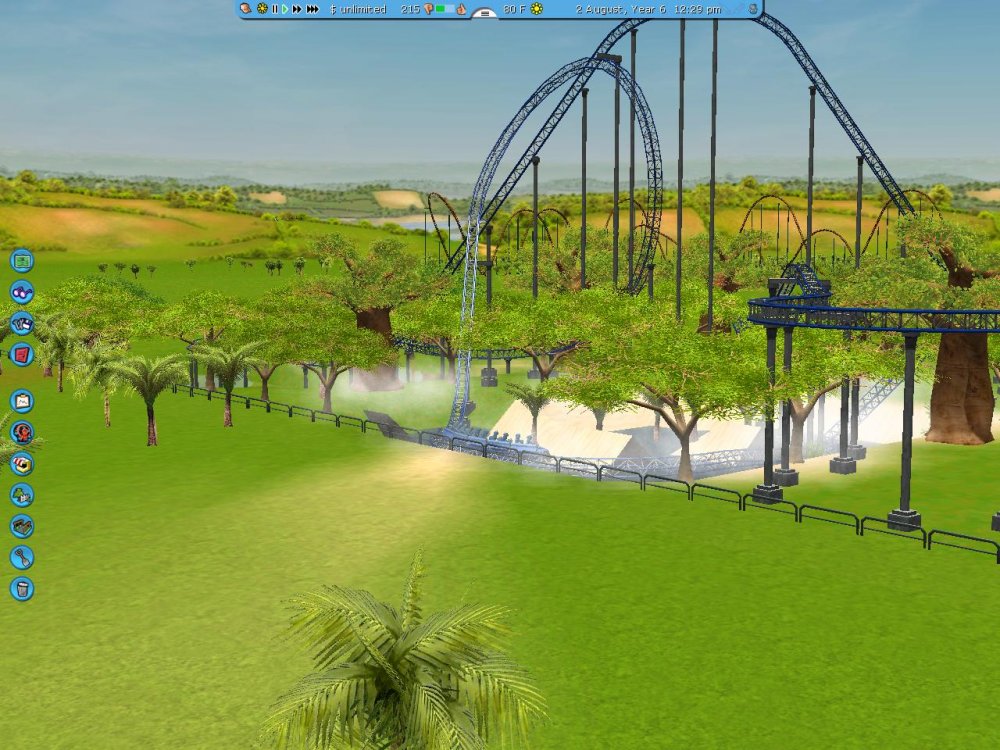Click the red book icon button
1000x750 pixels.
point(22,354)
